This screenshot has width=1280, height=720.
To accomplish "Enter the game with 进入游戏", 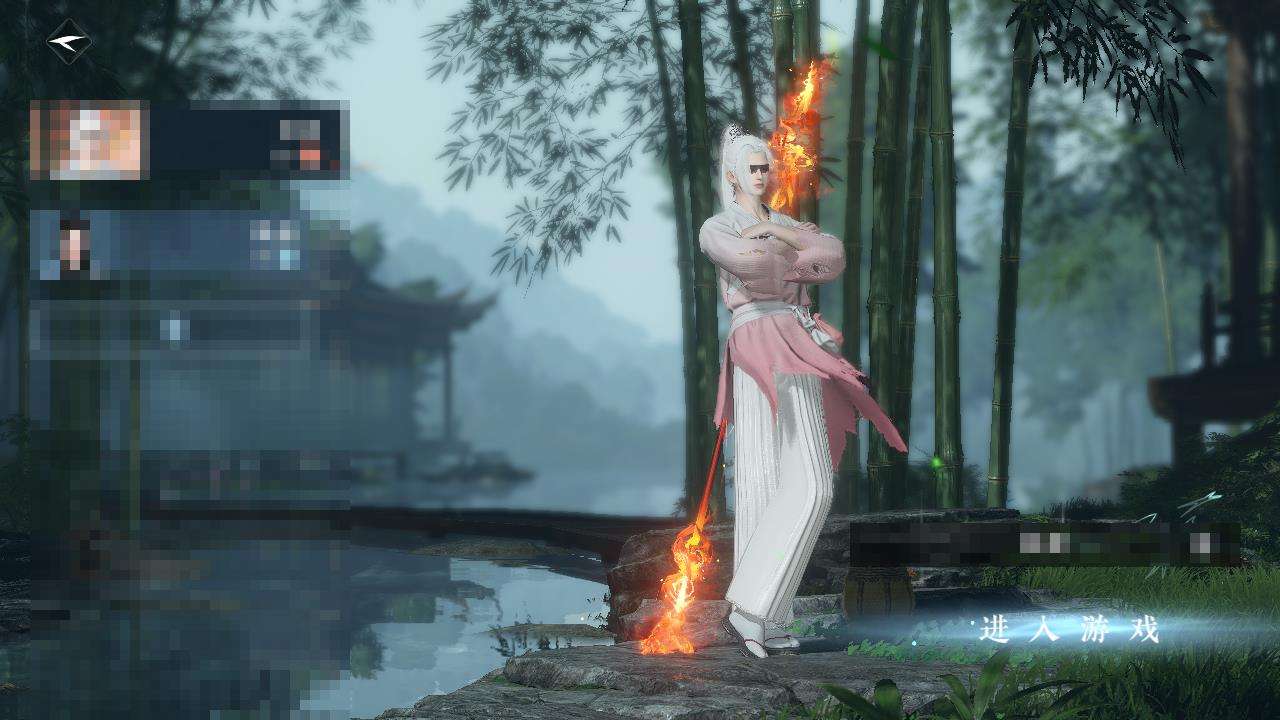I will (1069, 630).
